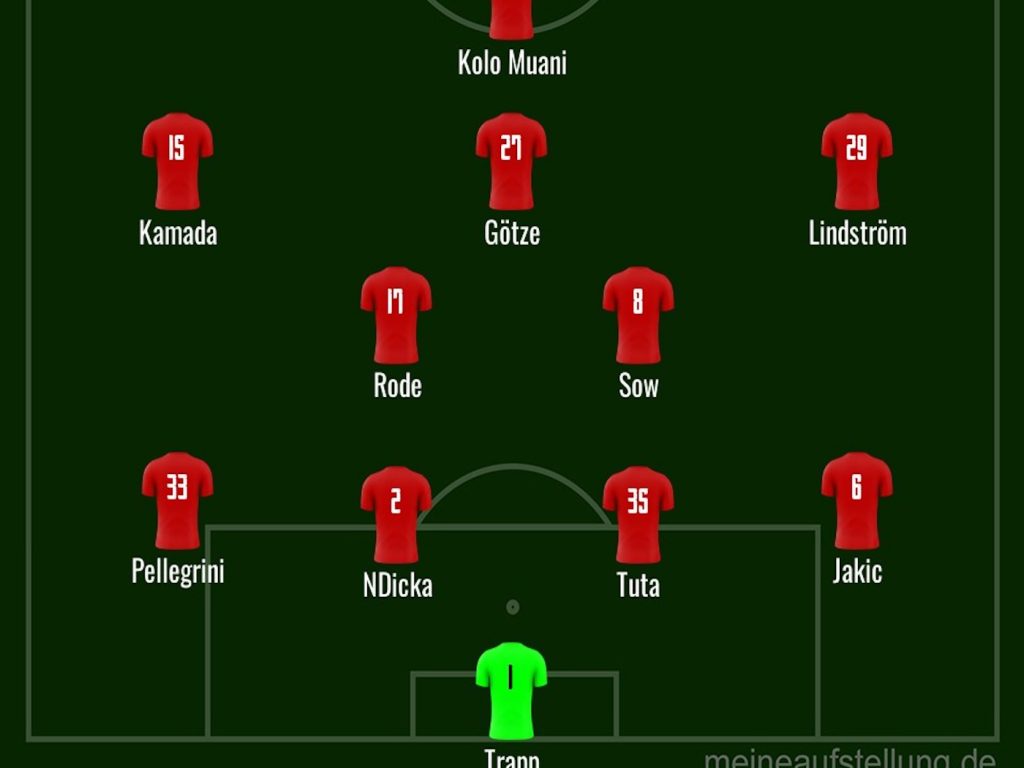Select Sow's number 8 jersey

(638, 314)
